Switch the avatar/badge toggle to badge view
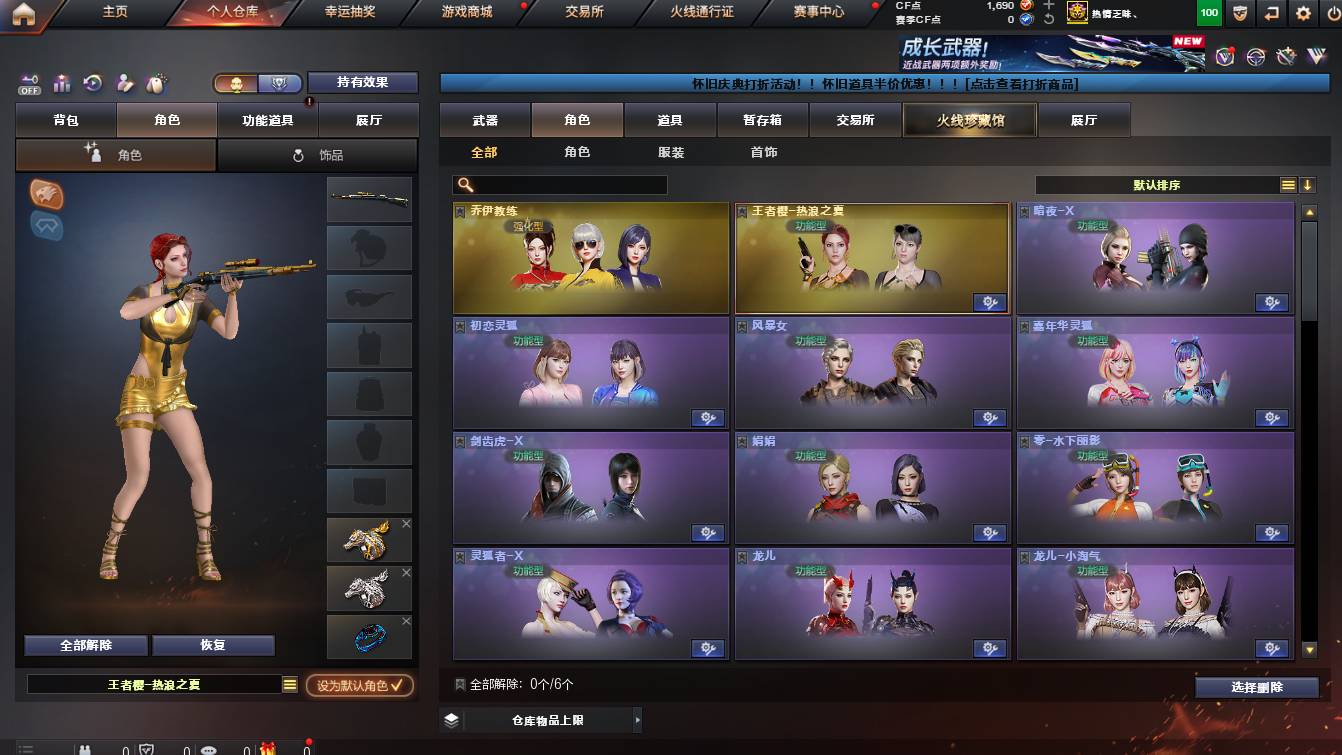The height and width of the screenshot is (755, 1342). coord(280,82)
